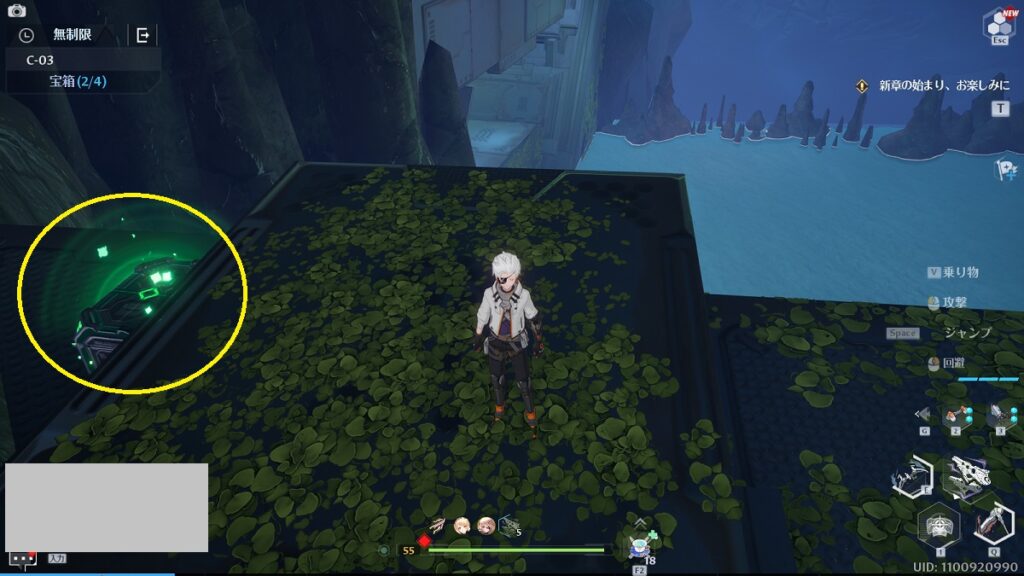
Task: Exit the C-03 stage
Action: point(143,35)
